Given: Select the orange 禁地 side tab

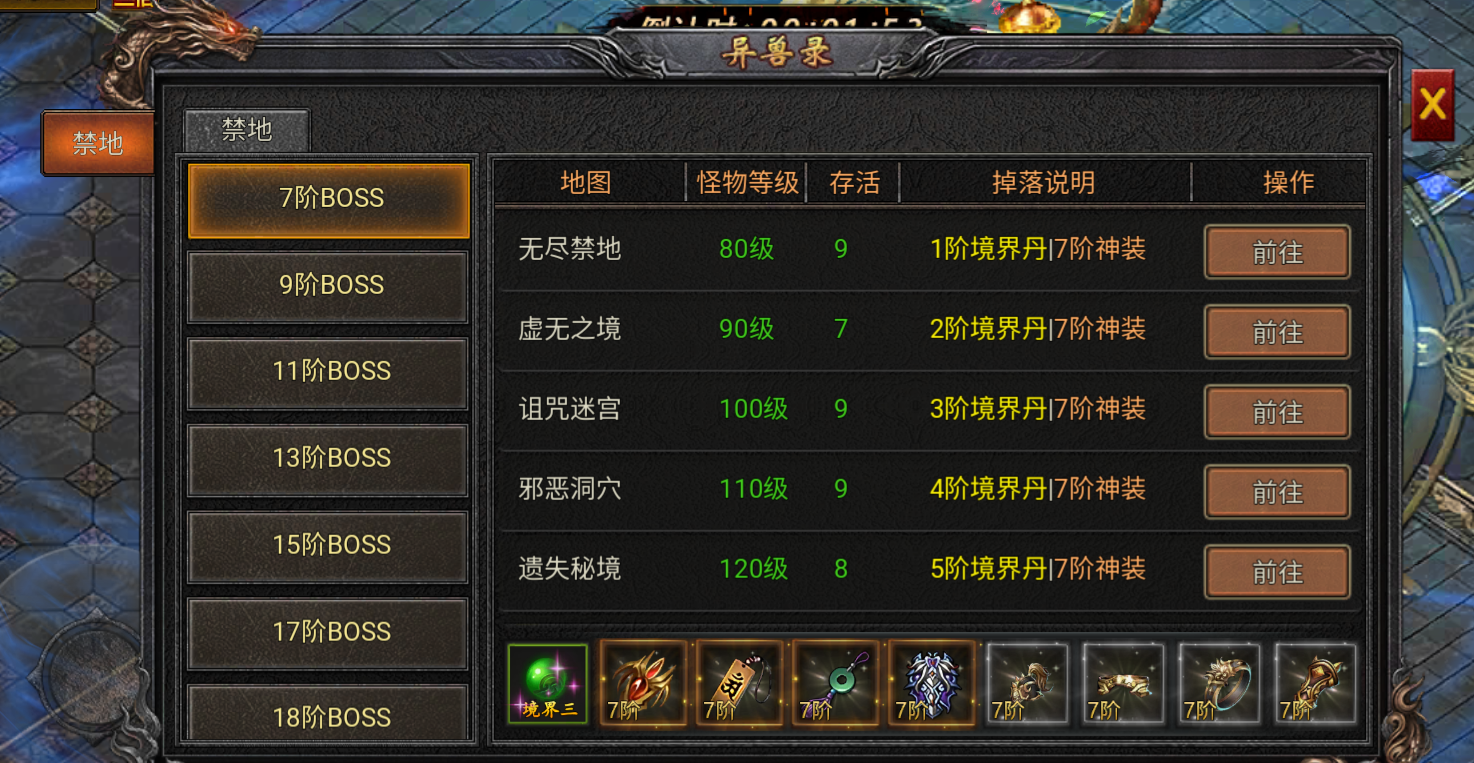Looking at the screenshot, I should [x=96, y=143].
